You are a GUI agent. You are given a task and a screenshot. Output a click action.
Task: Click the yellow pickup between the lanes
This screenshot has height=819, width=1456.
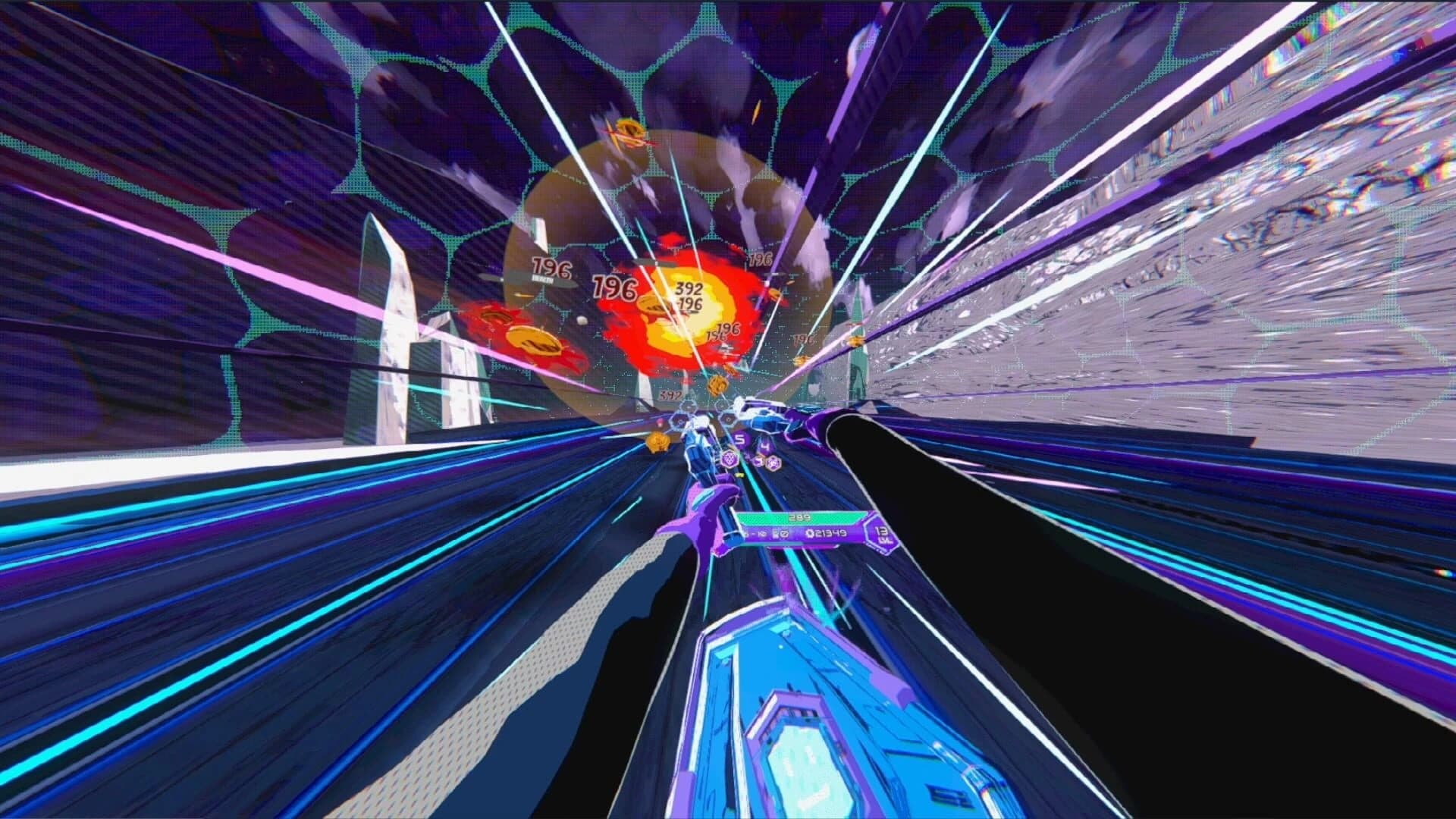(x=741, y=475)
